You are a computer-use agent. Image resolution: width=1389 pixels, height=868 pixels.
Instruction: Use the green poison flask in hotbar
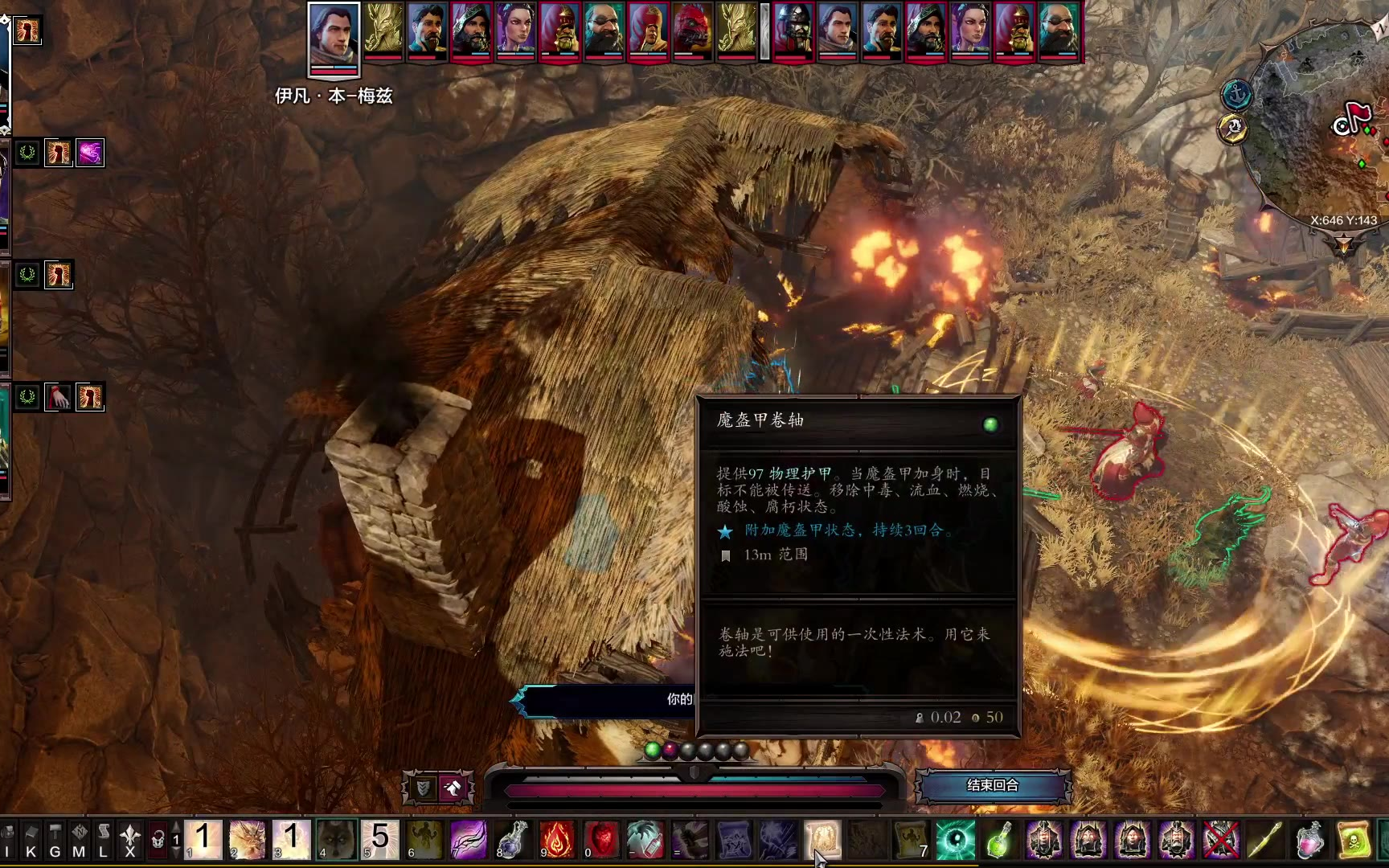click(999, 840)
